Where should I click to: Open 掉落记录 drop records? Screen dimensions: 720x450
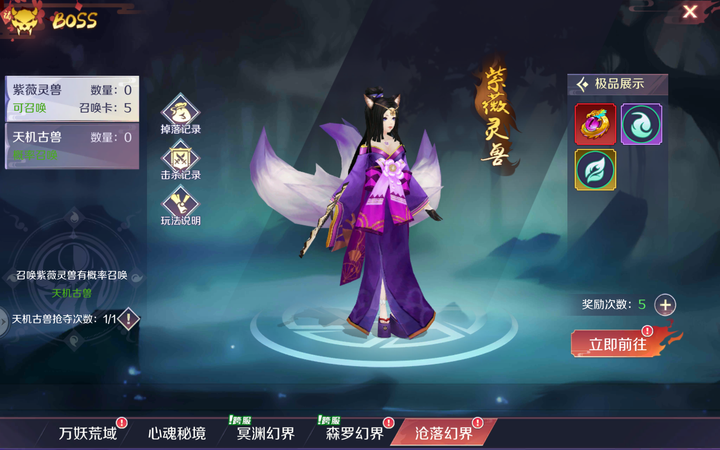pos(181,113)
